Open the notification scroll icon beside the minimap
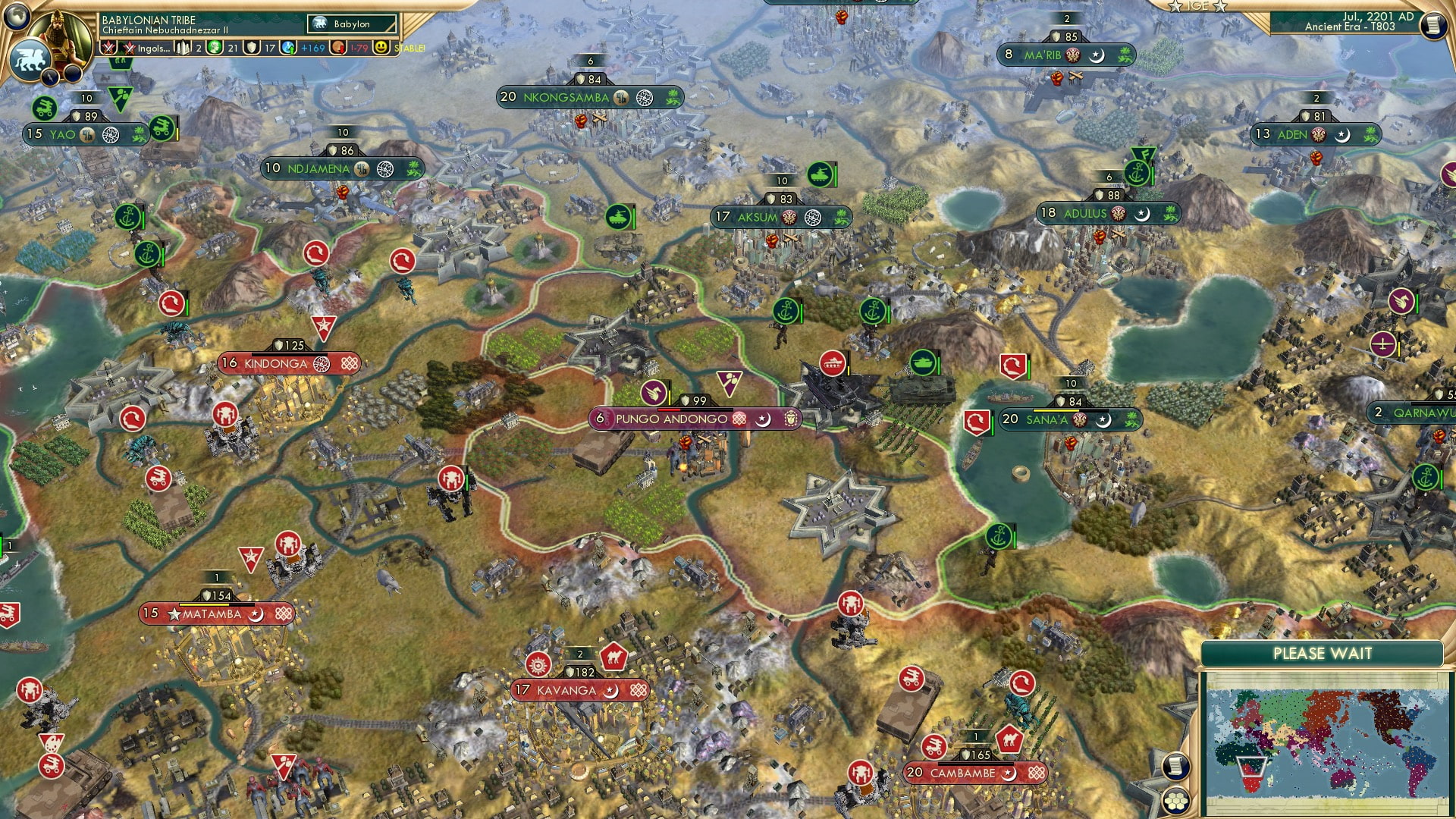1456x819 pixels. click(x=1177, y=766)
